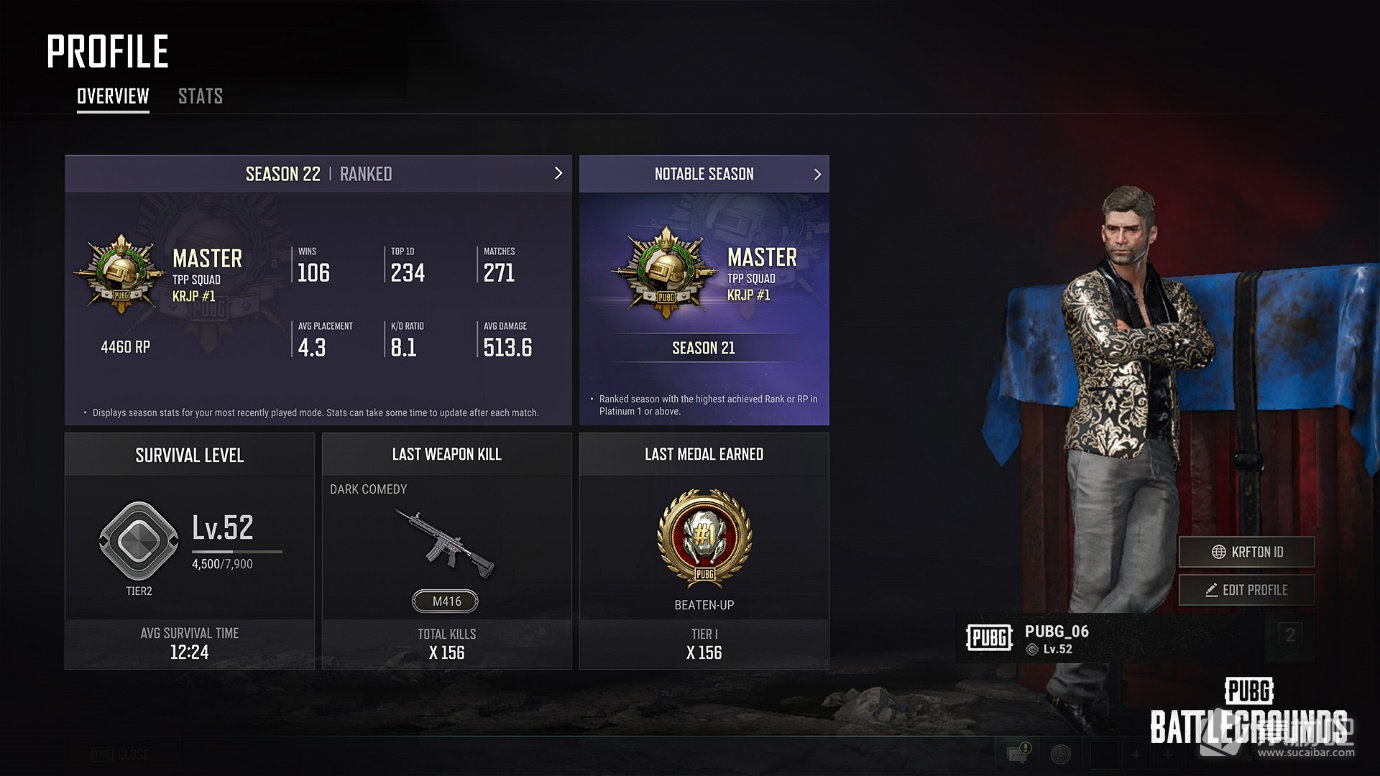Expand the Notable Season panel arrow
Screen dimensions: 1380x776
click(817, 174)
